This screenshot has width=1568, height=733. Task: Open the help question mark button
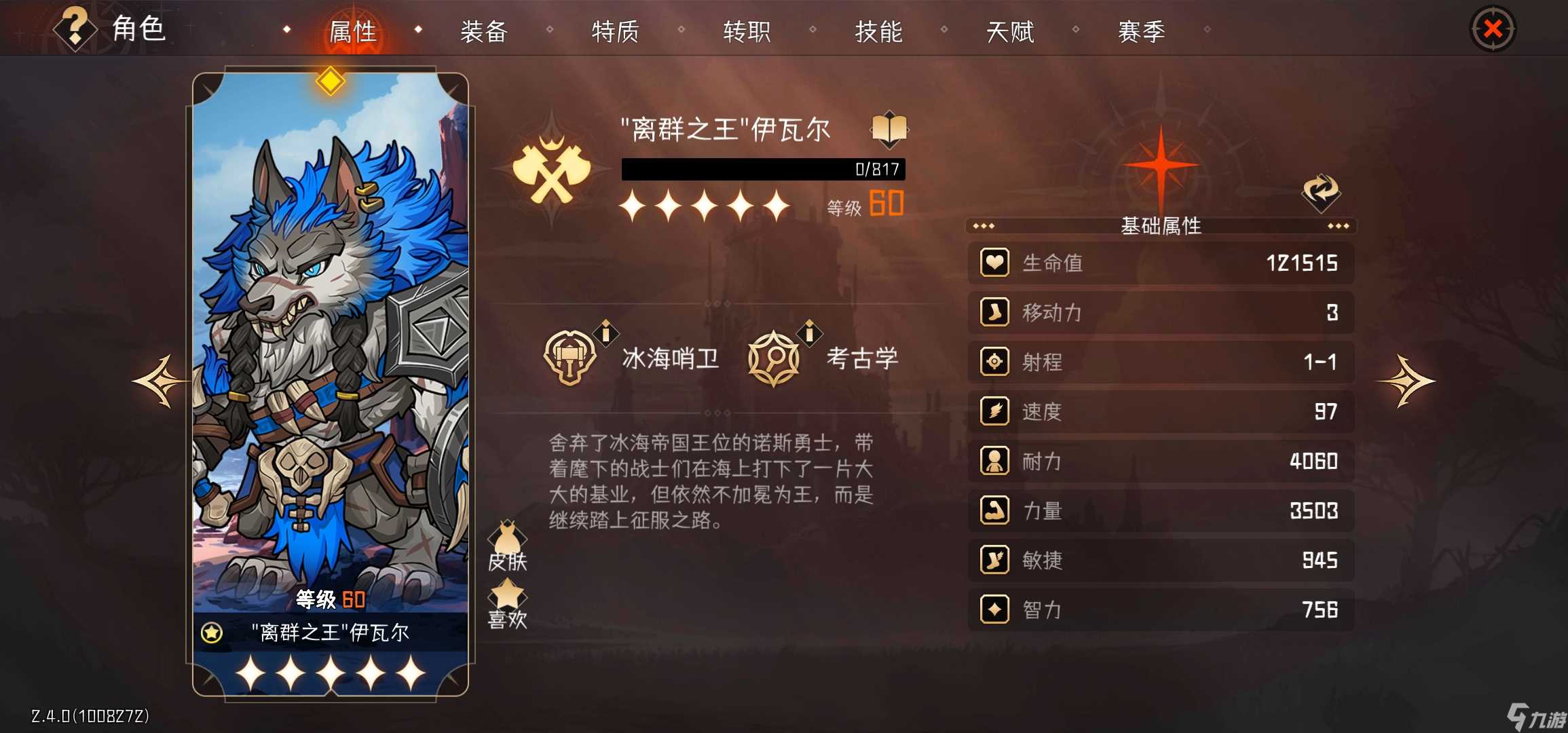(x=75, y=27)
